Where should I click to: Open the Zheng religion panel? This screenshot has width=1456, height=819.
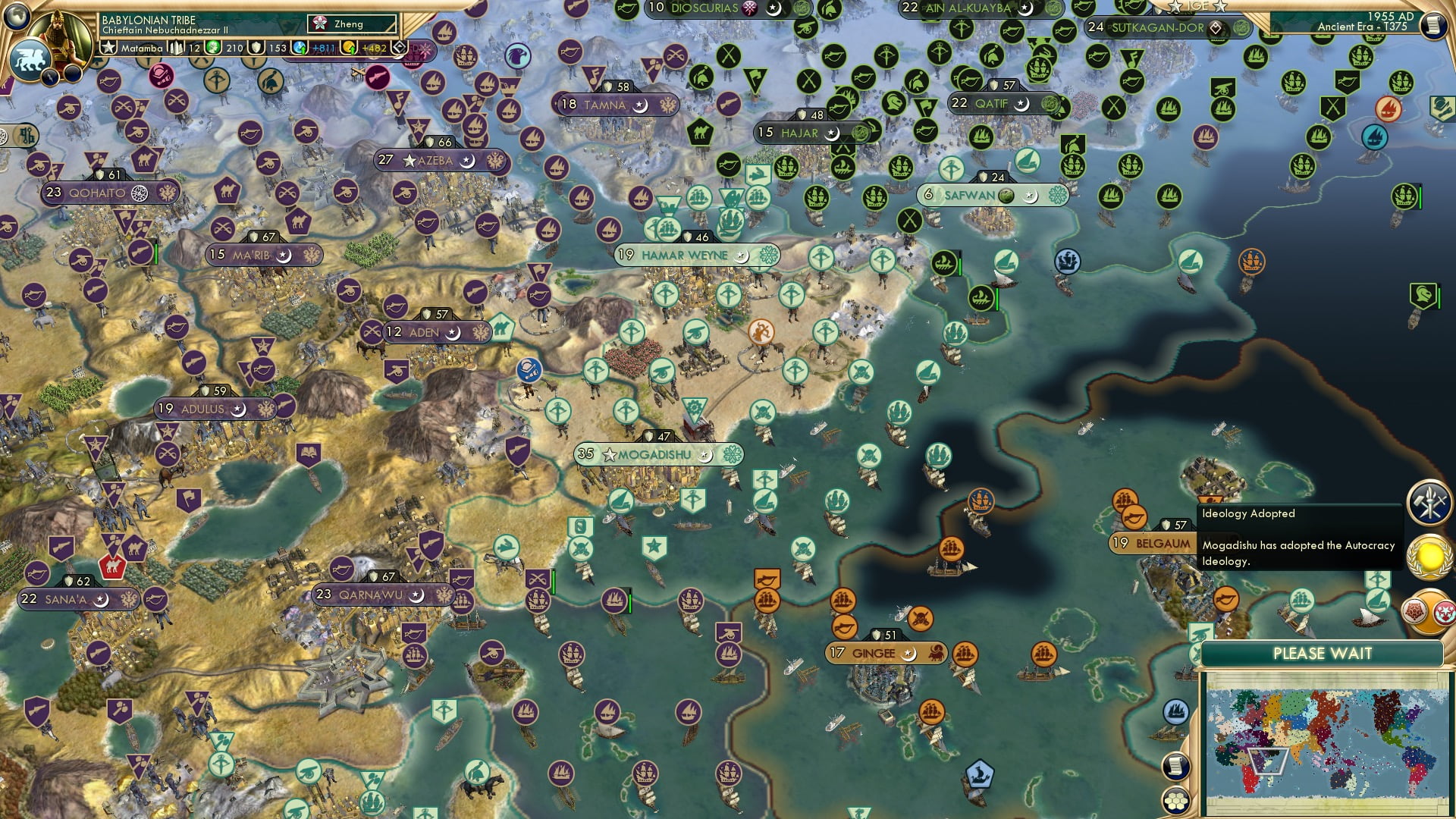click(x=352, y=24)
